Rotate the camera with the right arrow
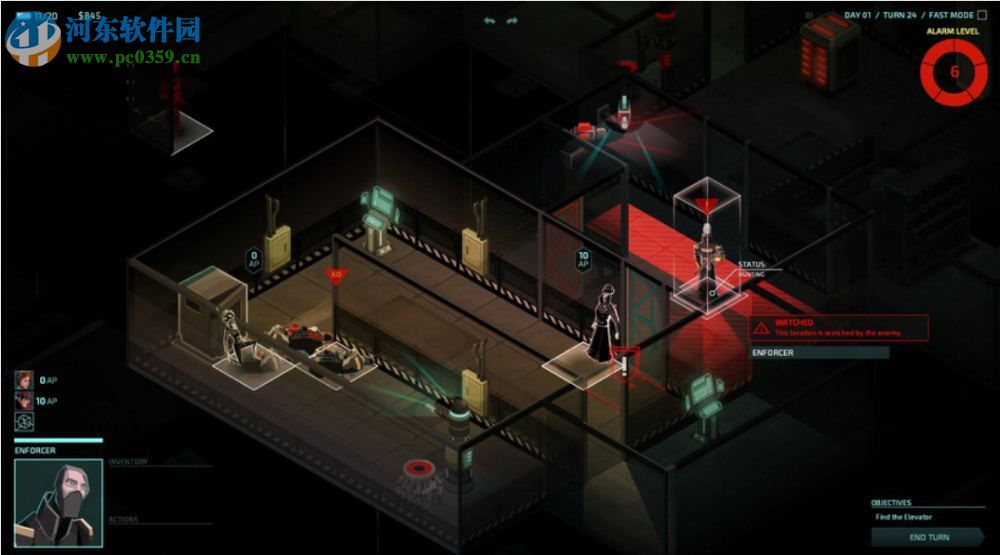This screenshot has width=1000, height=555. point(512,20)
